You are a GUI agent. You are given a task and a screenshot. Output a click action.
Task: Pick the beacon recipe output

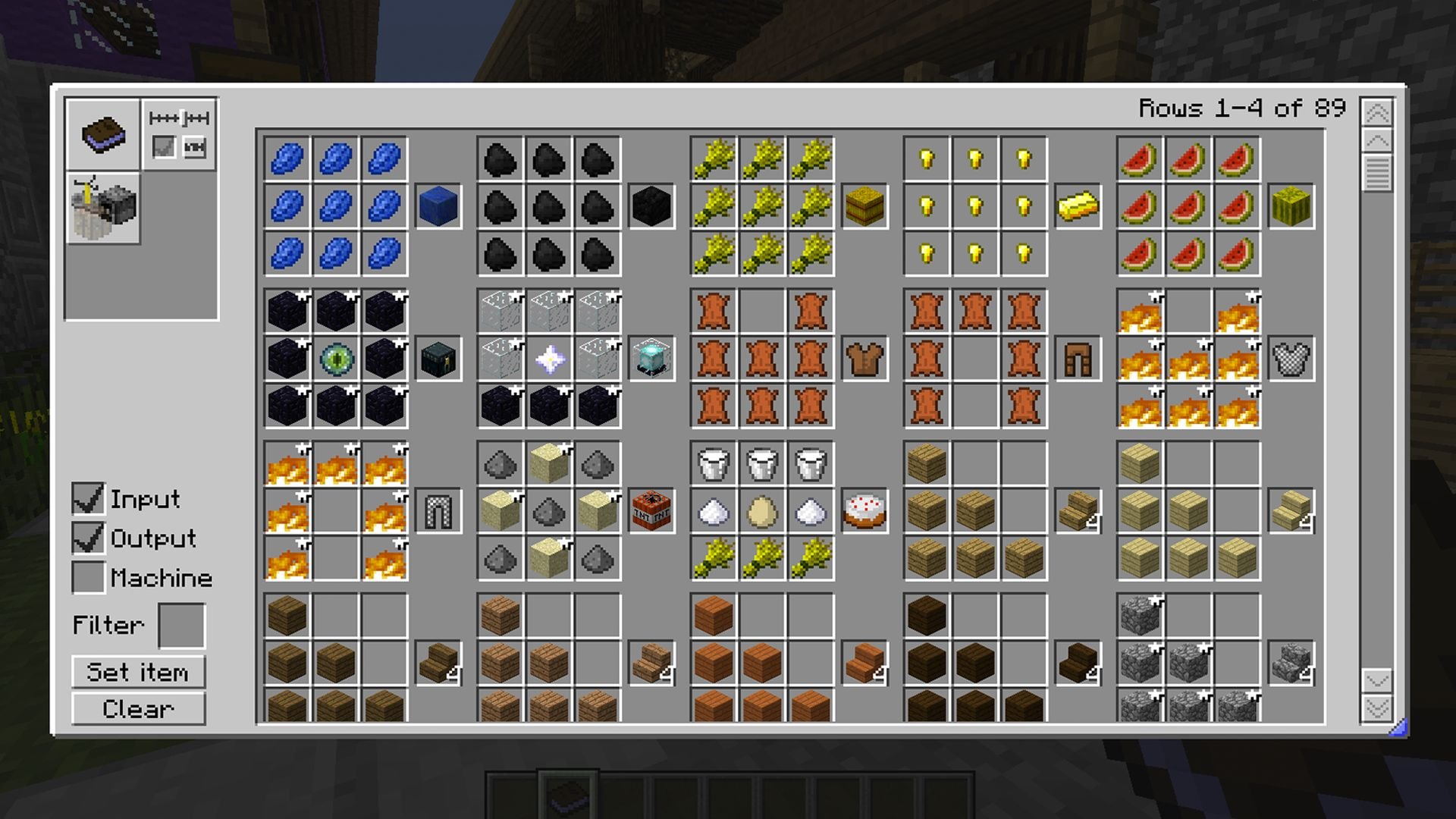[651, 359]
